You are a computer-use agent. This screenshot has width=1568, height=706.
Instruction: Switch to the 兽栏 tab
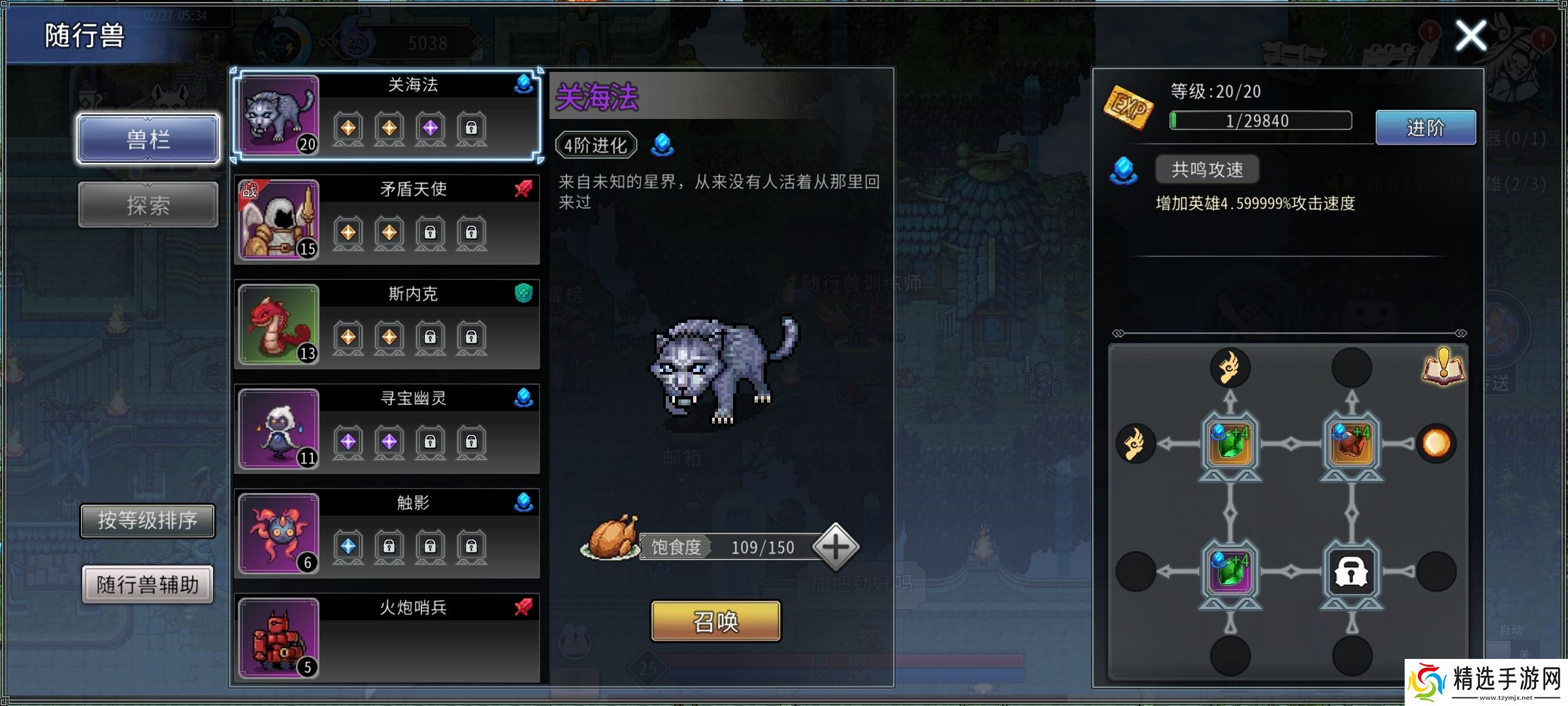coord(148,139)
